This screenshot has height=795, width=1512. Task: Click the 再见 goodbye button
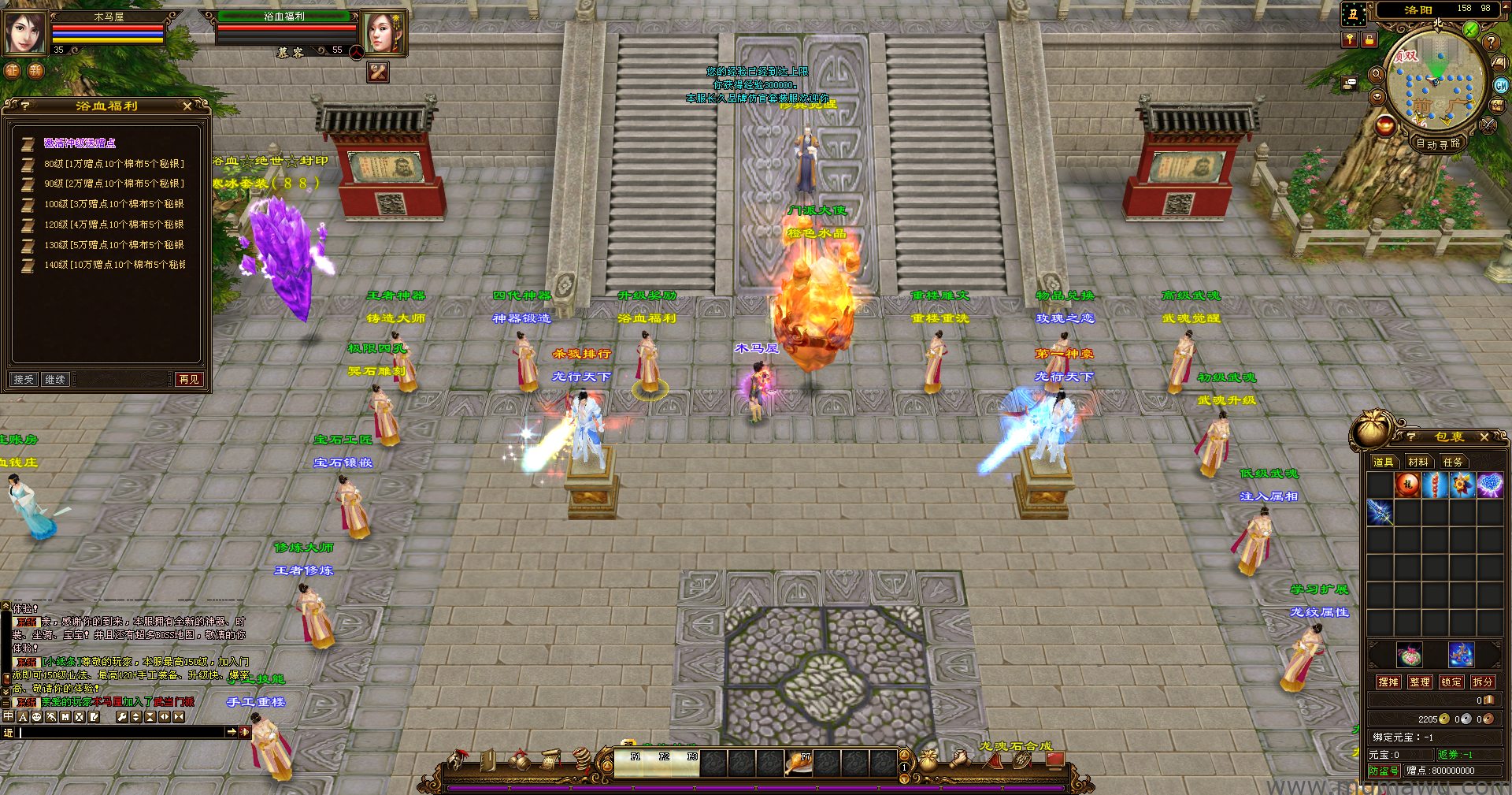coord(189,379)
